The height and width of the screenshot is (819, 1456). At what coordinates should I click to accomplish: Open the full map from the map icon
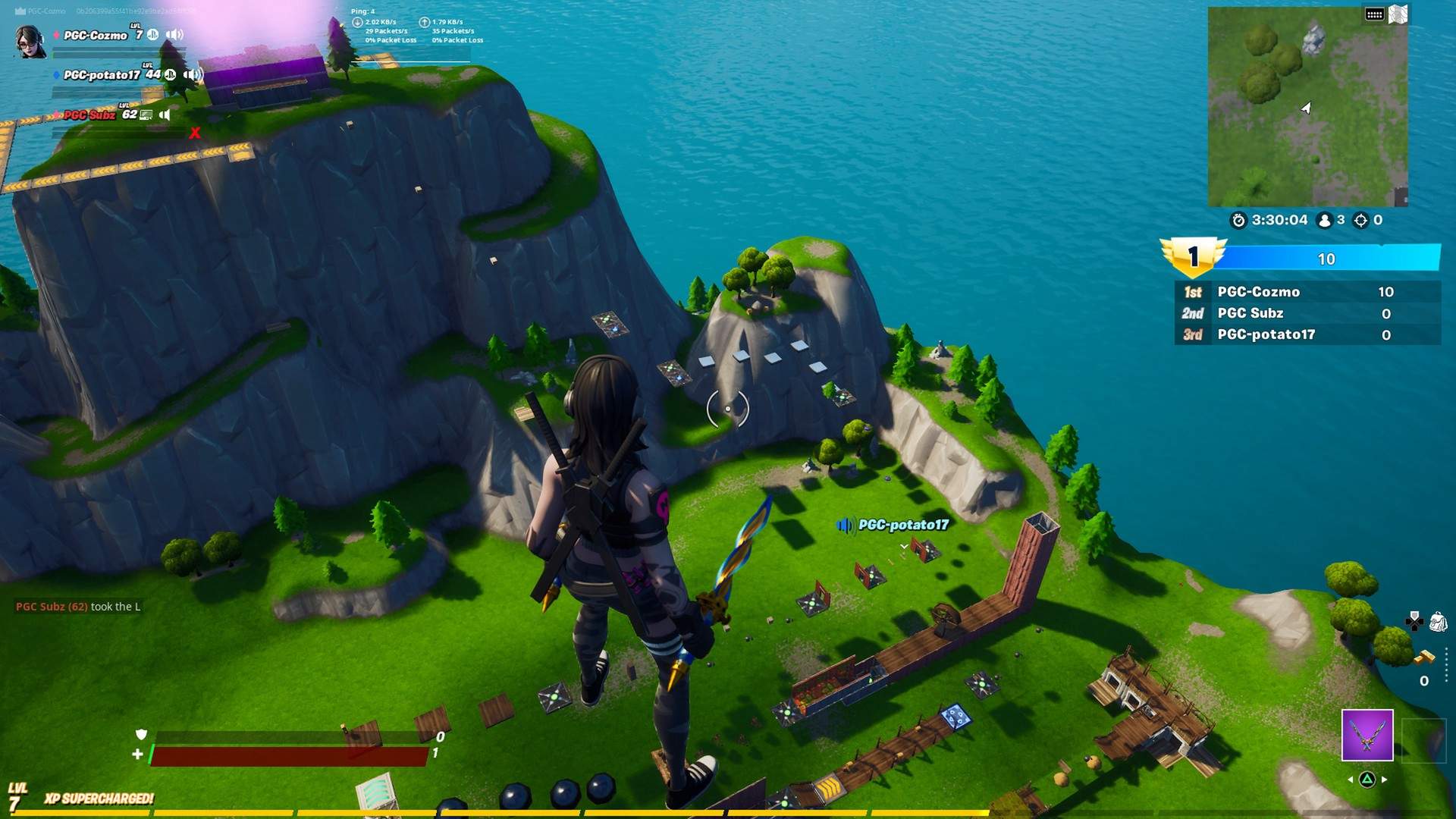[x=1398, y=14]
